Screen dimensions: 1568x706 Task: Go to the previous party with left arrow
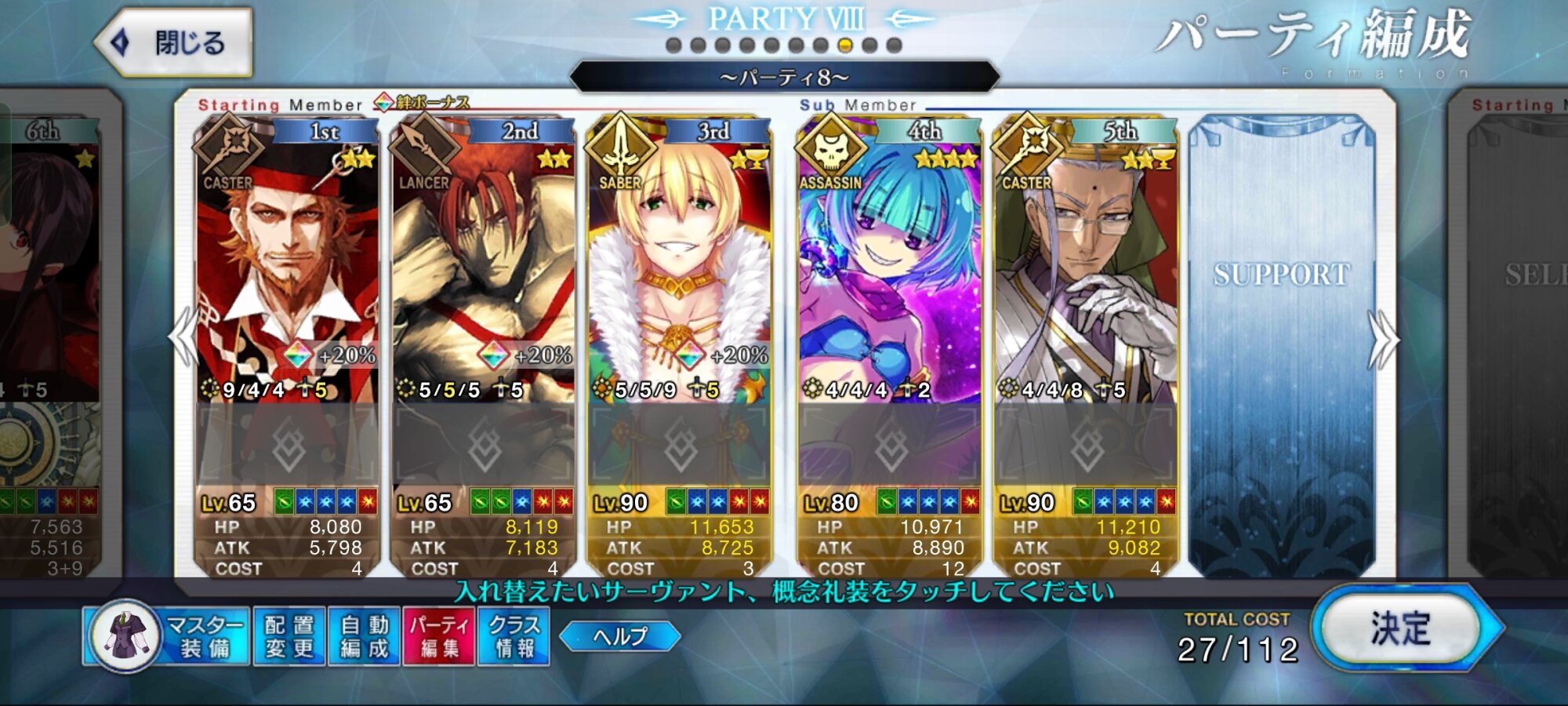183,337
